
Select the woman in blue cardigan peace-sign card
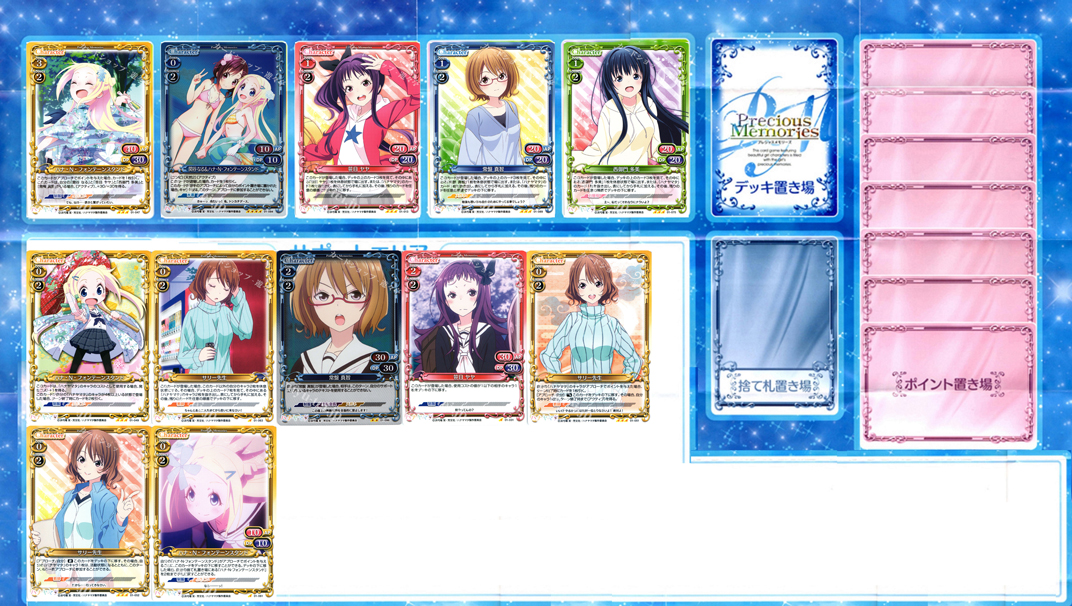coord(88,512)
